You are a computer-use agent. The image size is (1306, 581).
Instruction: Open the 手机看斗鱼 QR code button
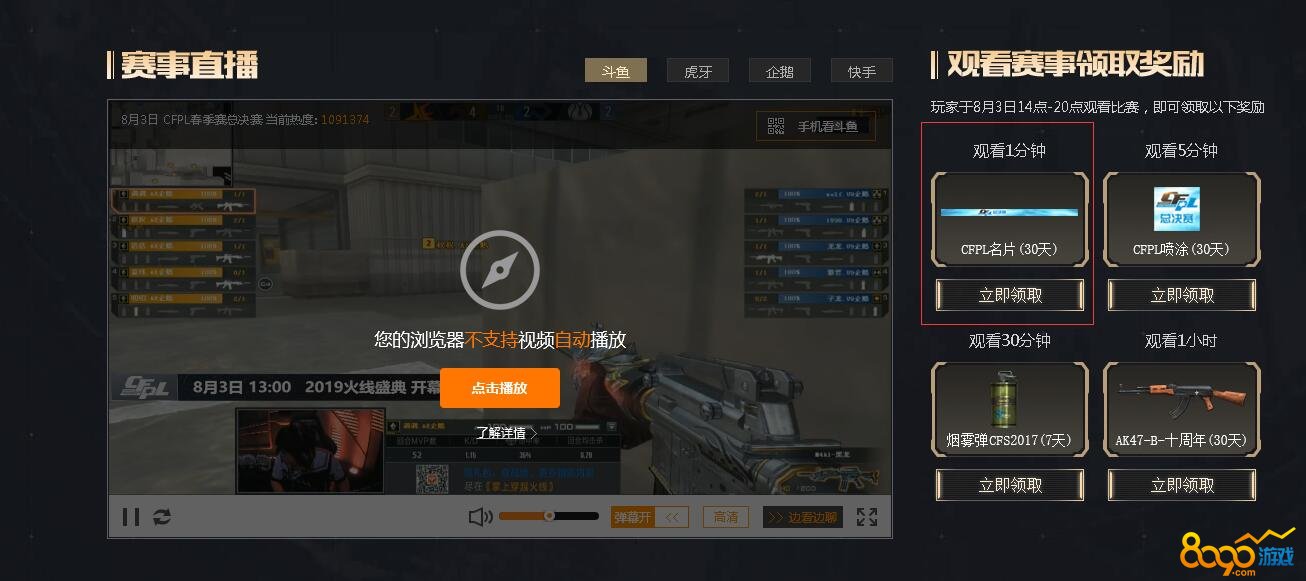815,127
